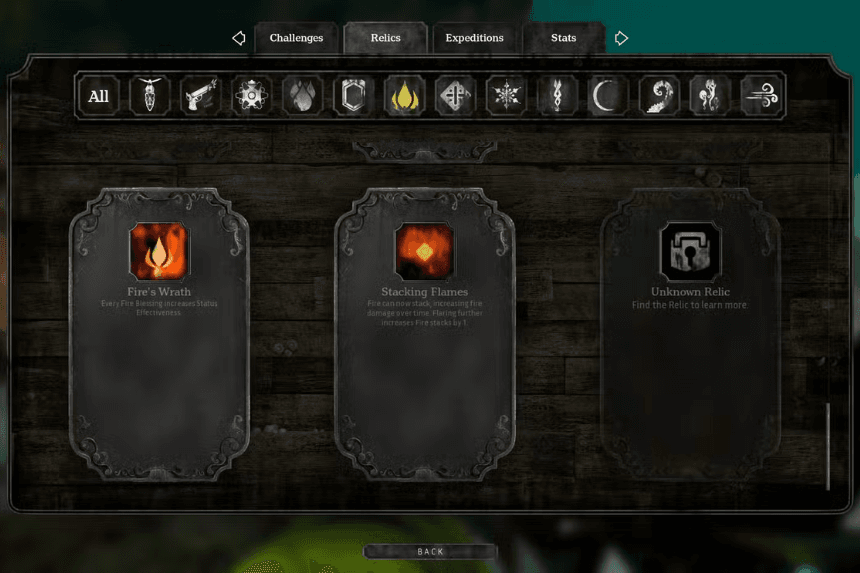The width and height of the screenshot is (860, 573).
Task: Switch to the Expeditions tab
Action: (474, 38)
